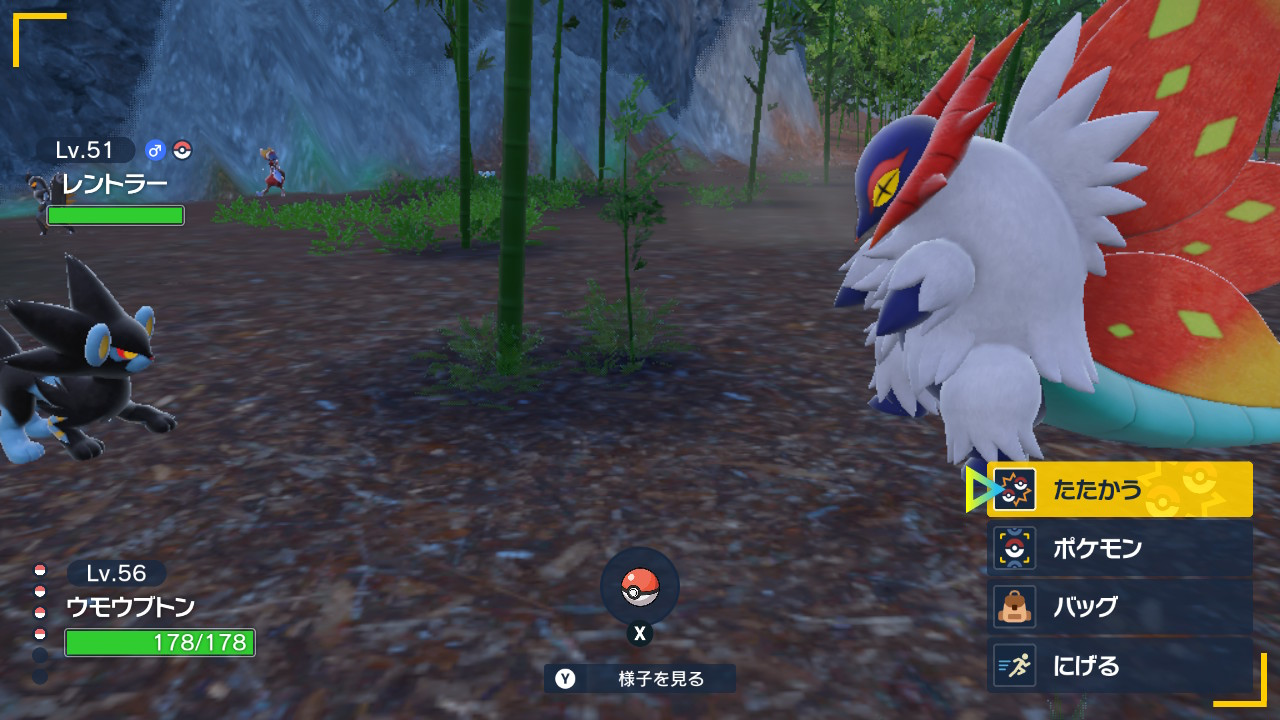
Task: Select 様子を見る check status option
Action: point(640,679)
